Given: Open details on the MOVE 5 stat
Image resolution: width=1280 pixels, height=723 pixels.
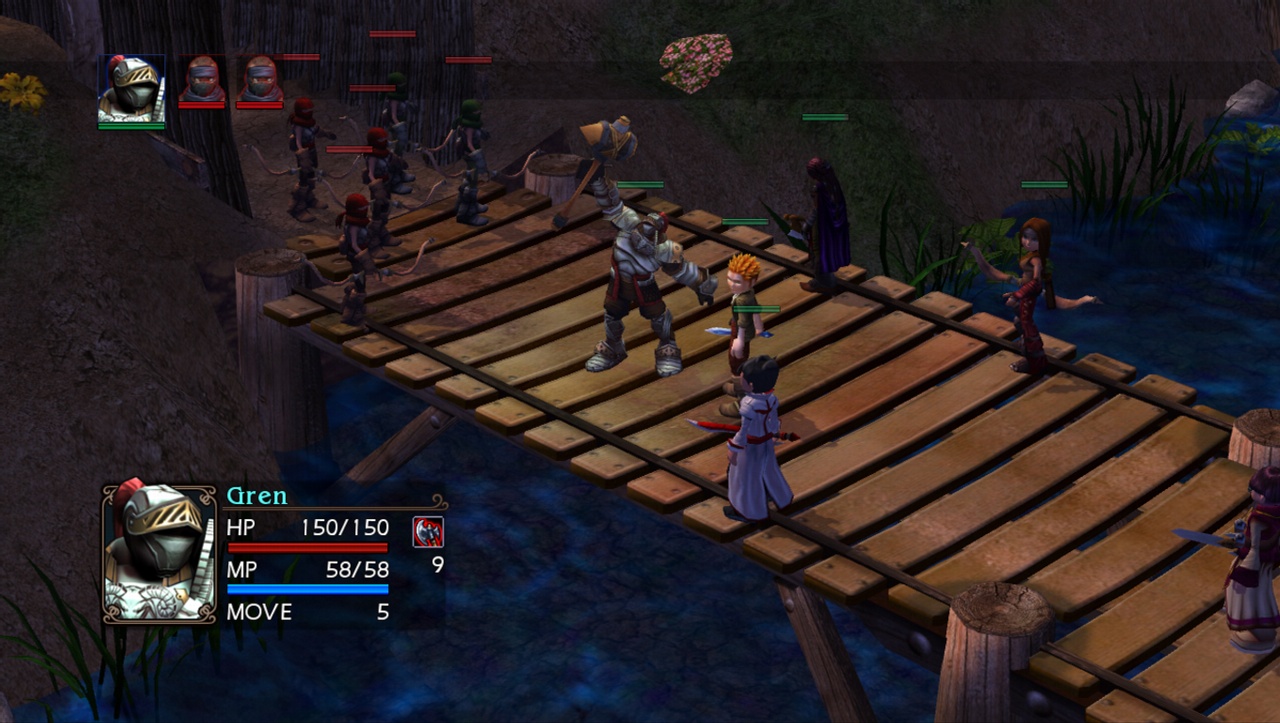Looking at the screenshot, I should (x=278, y=613).
